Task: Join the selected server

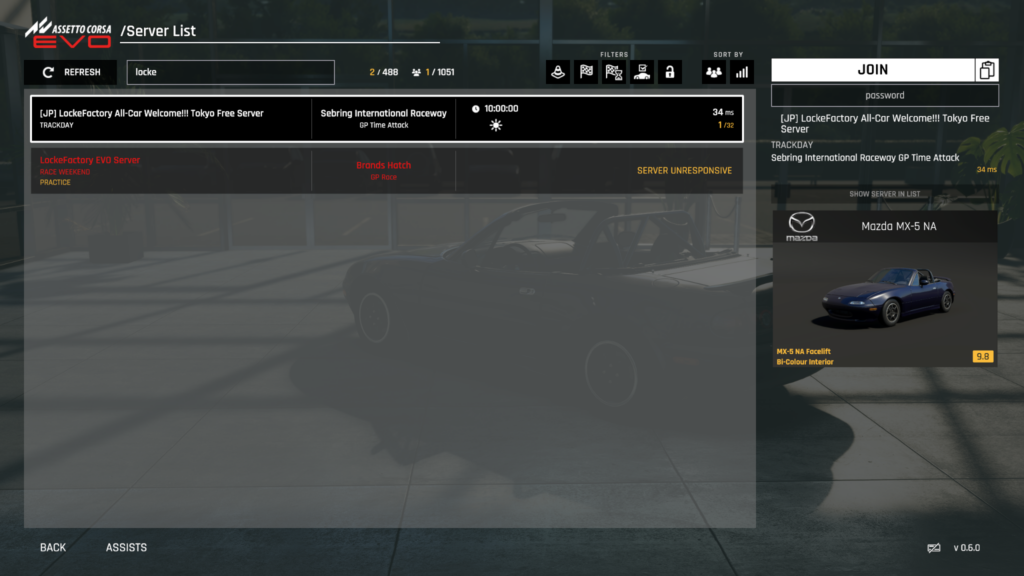Action: (872, 70)
